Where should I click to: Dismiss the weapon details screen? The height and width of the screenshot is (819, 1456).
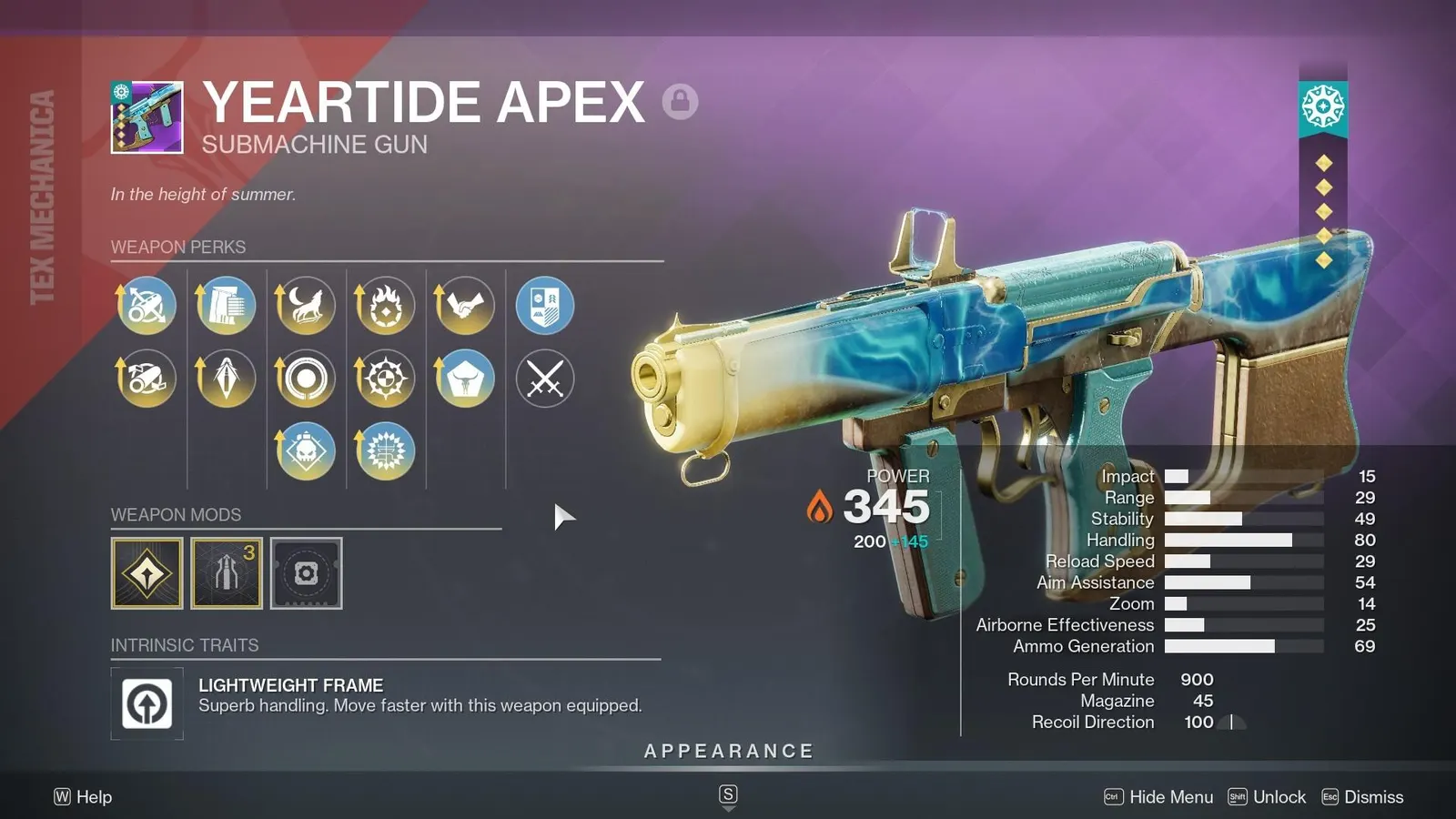coord(1374,796)
